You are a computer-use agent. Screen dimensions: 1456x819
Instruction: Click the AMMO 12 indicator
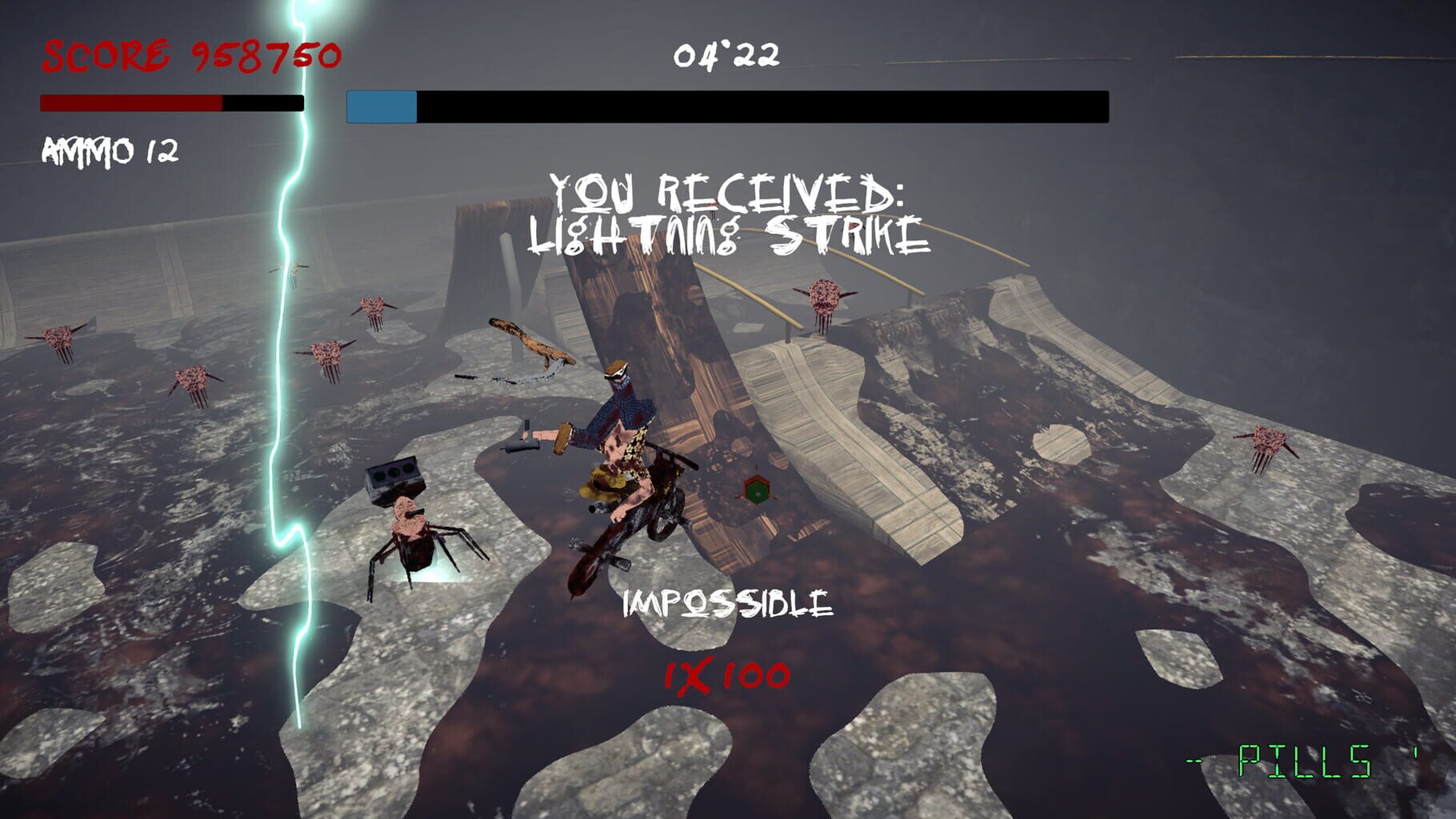click(x=112, y=148)
